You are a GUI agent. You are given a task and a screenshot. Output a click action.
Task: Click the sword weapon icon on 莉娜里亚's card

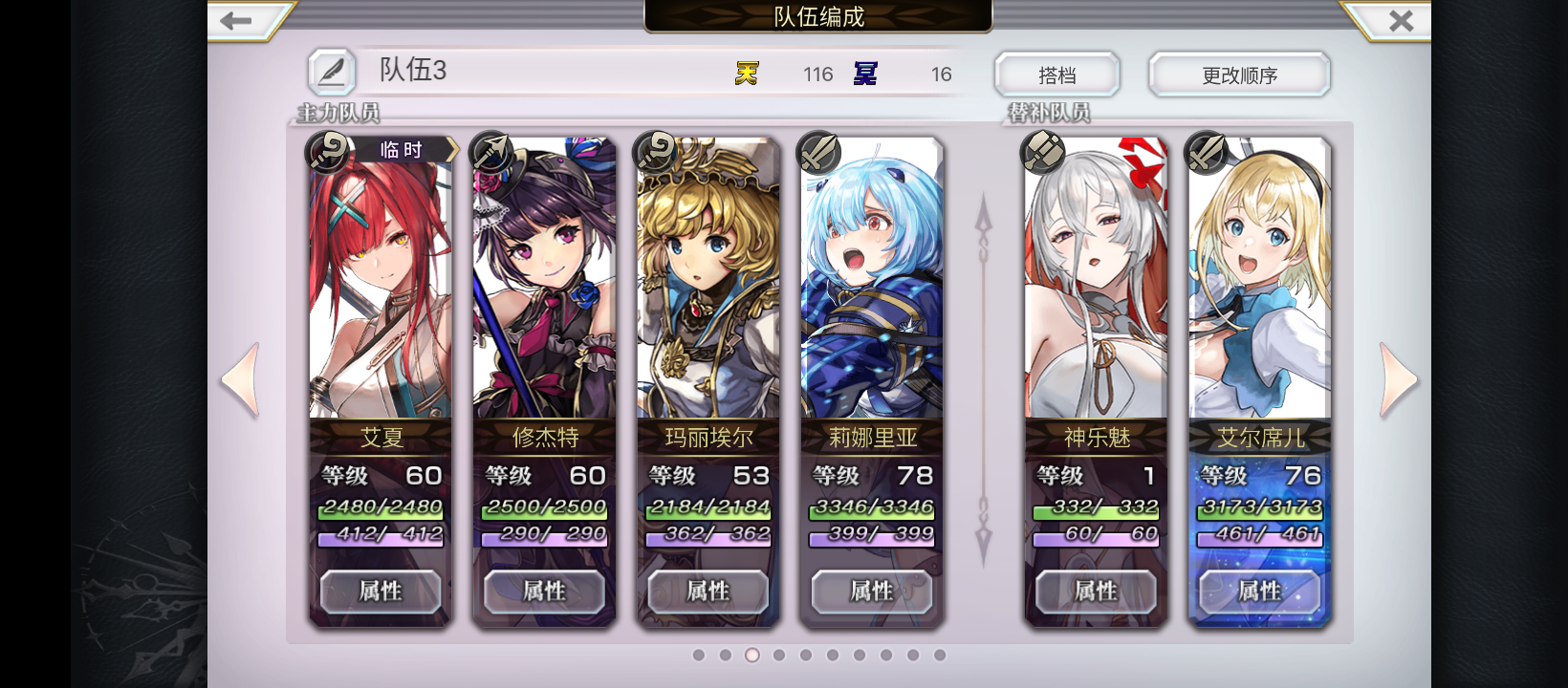818,151
